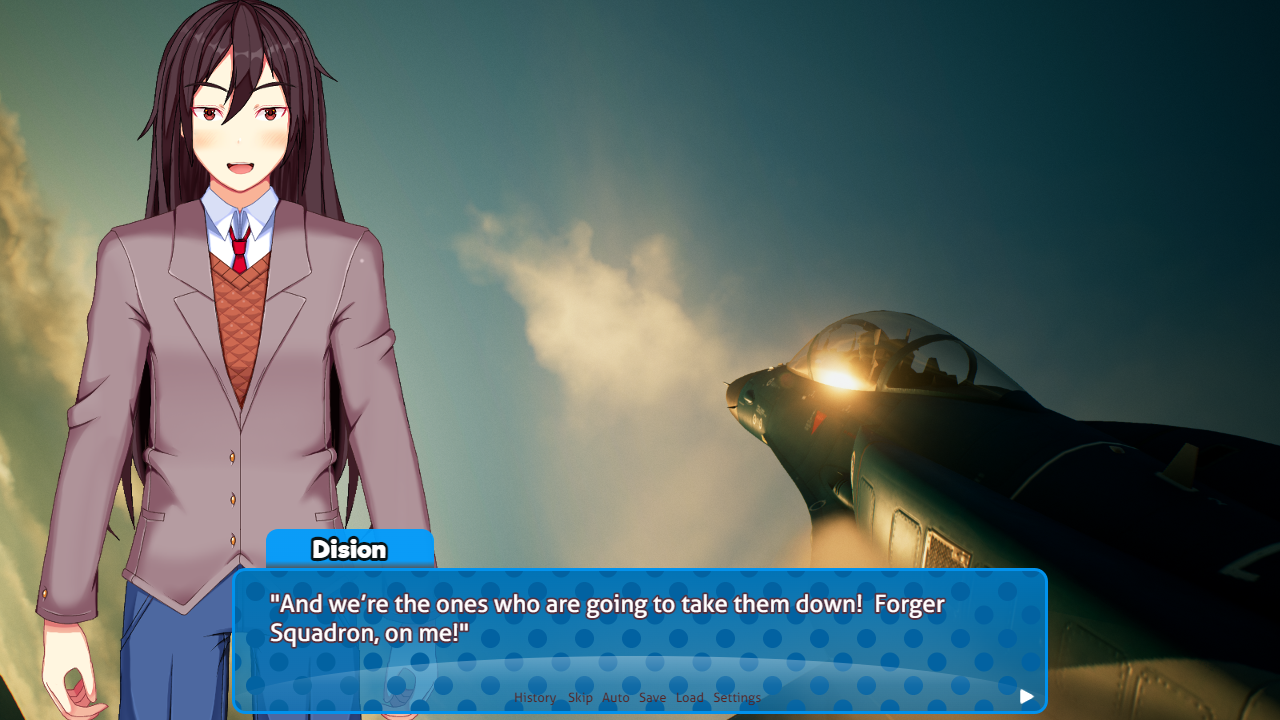This screenshot has width=1280, height=720.
Task: Click the Save label in the quick menu
Action: tap(652, 697)
